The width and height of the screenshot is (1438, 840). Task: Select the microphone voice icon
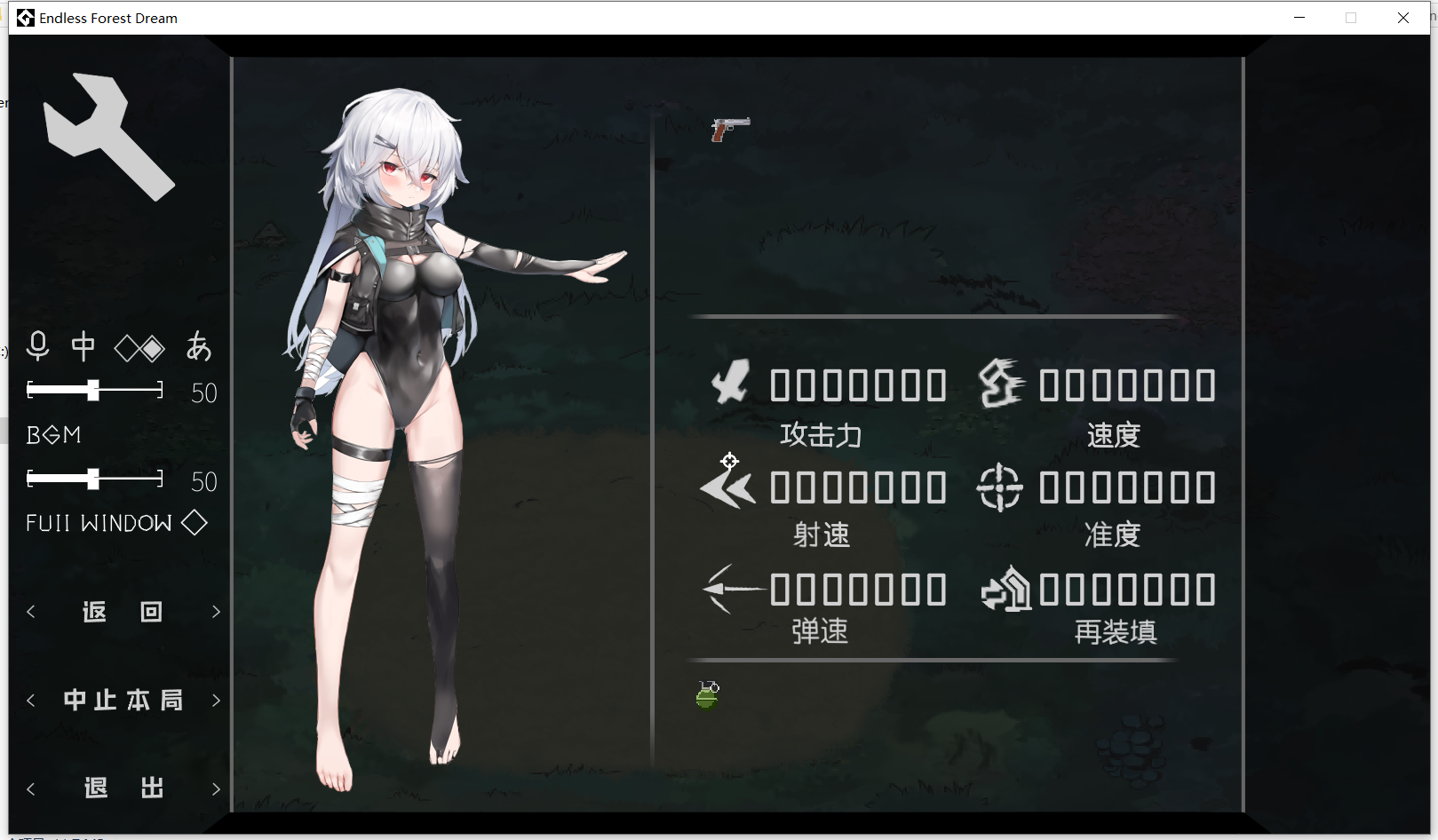pyautogui.click(x=37, y=347)
